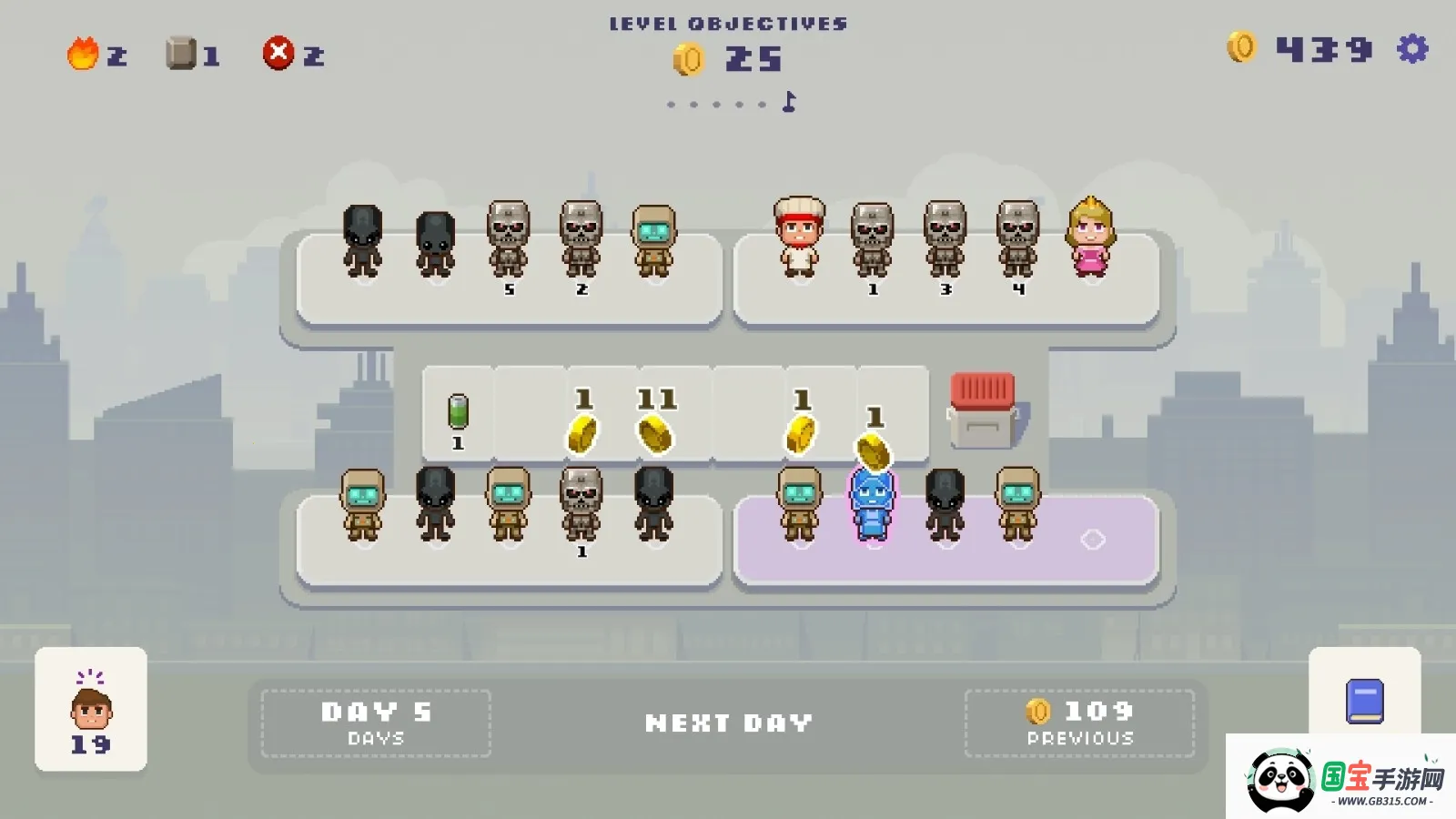Click the red trash bin
The image size is (1456, 819).
tap(983, 411)
